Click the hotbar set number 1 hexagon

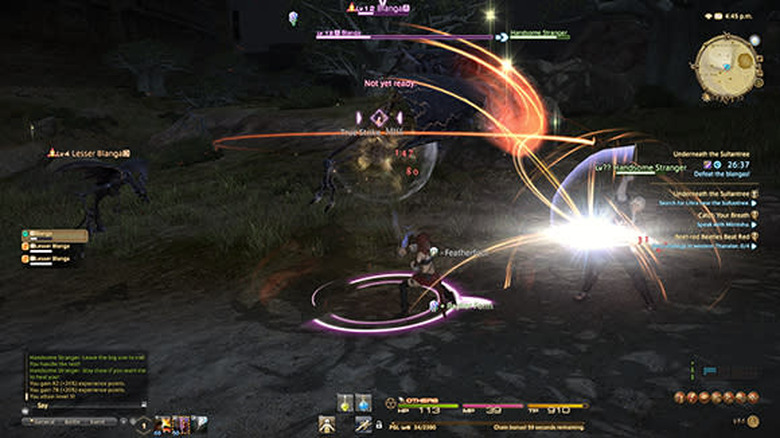point(143,425)
